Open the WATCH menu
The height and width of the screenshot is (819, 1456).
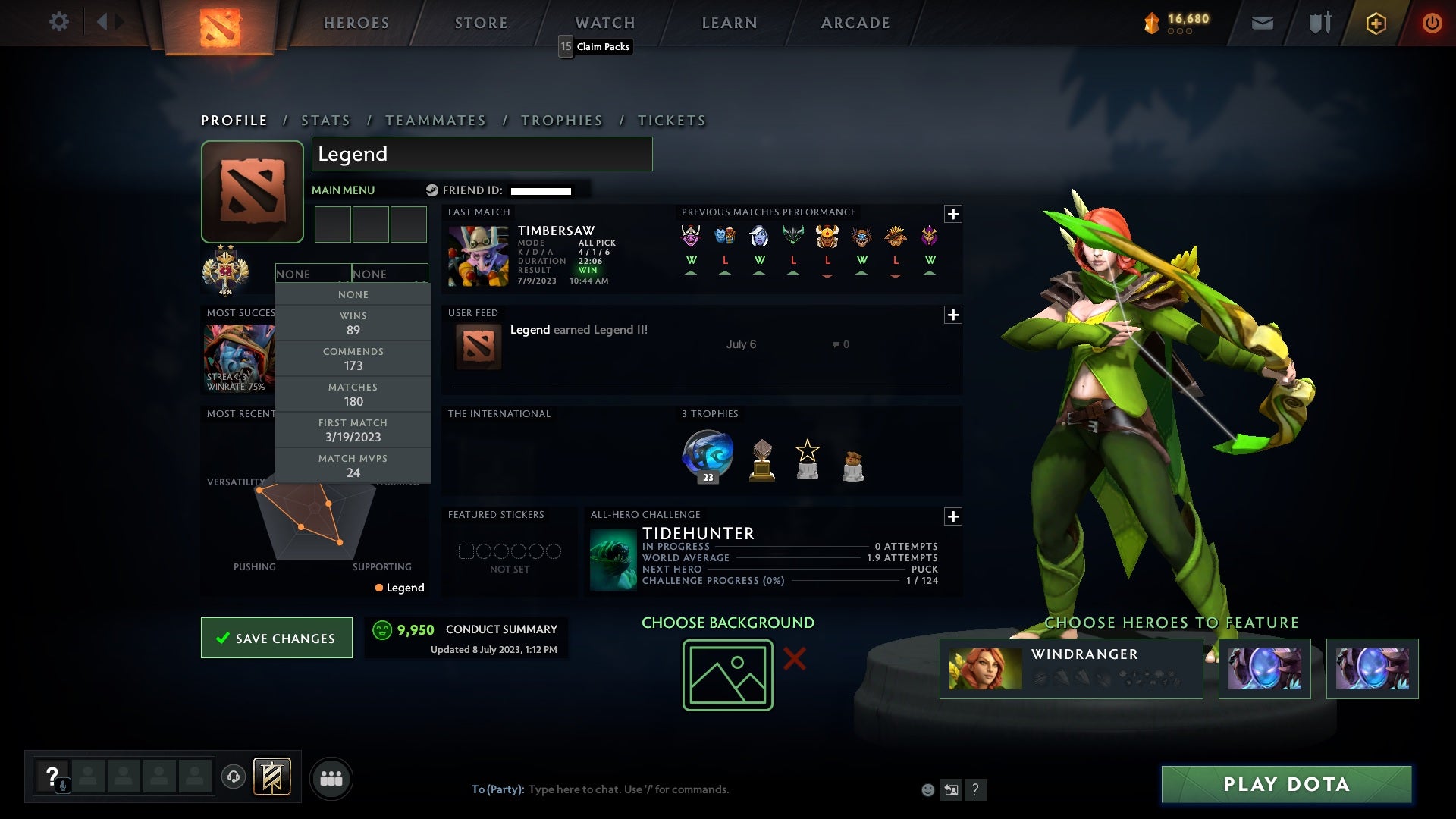point(604,22)
